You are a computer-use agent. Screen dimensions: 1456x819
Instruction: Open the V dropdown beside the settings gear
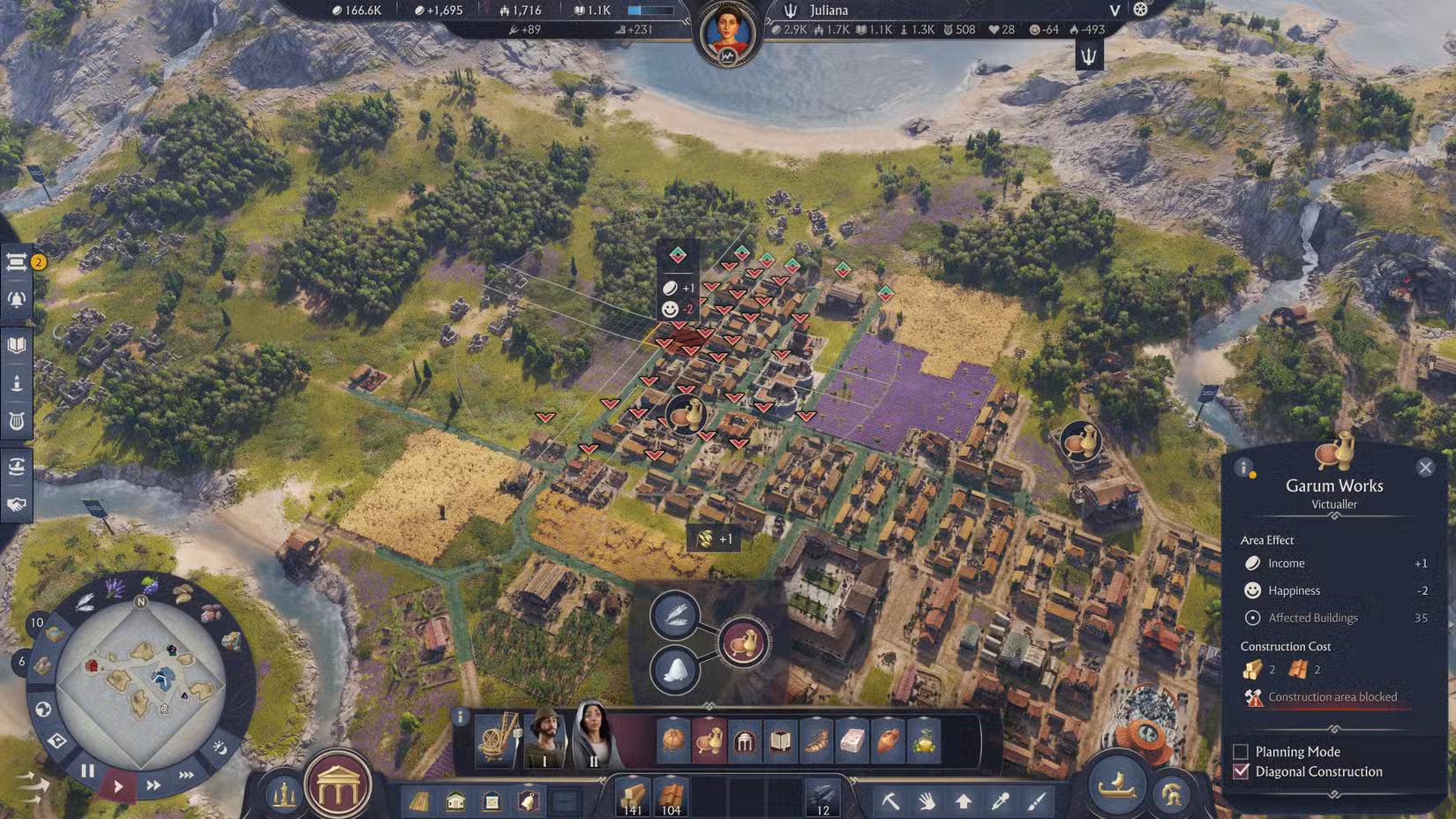1114,11
